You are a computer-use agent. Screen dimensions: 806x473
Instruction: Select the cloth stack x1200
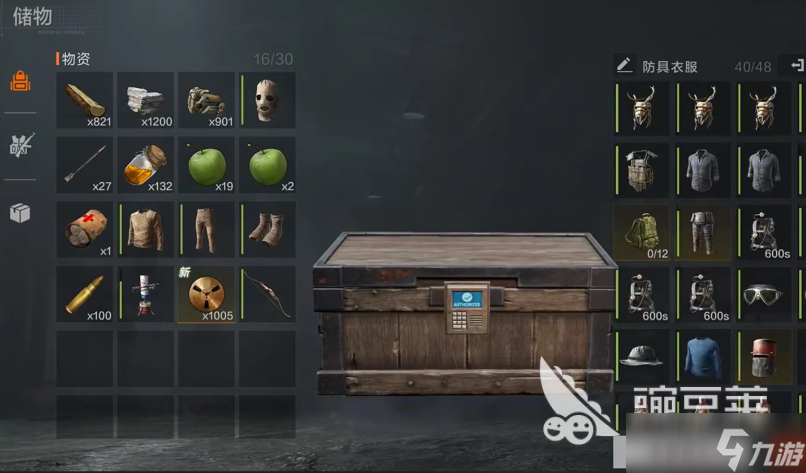click(x=146, y=100)
